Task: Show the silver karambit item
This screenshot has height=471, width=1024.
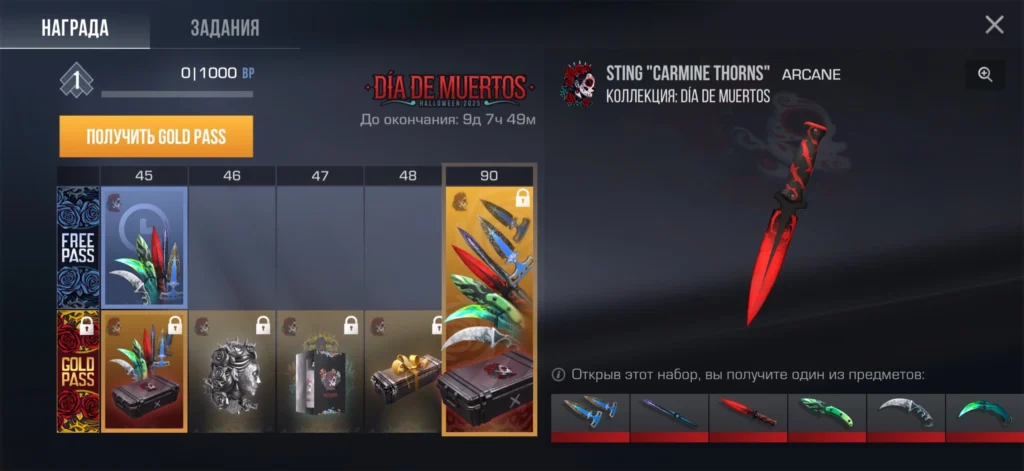Action: (x=906, y=413)
